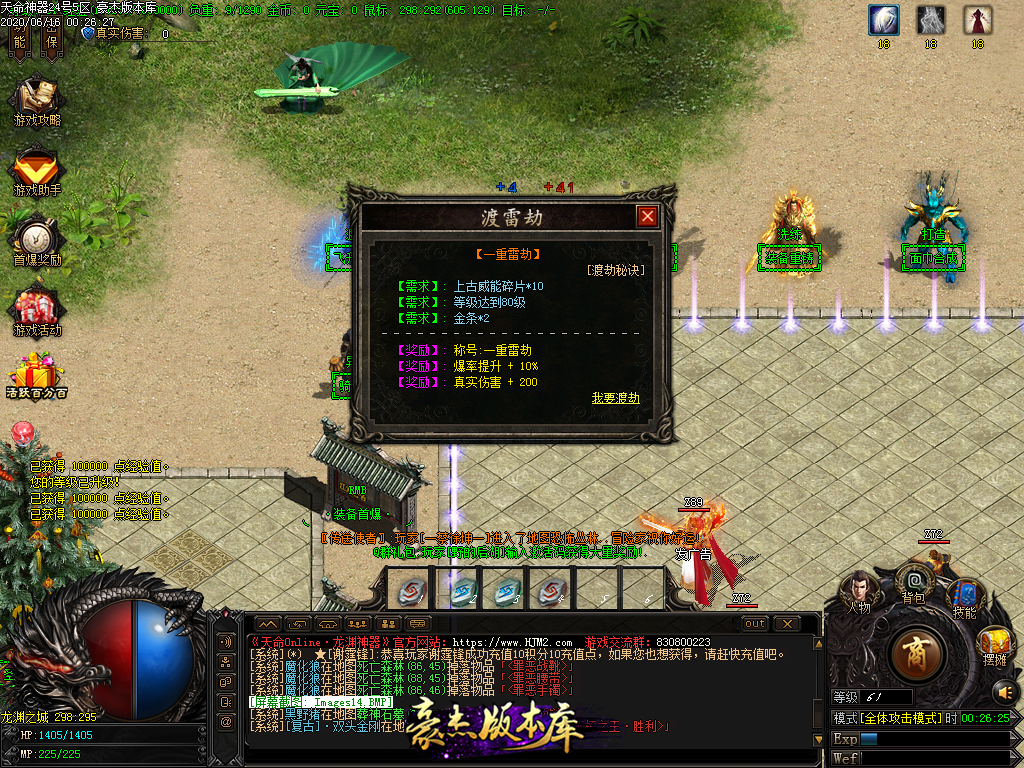Select the white feather buff icon
Viewport: 1024px width, 768px height.
883,20
